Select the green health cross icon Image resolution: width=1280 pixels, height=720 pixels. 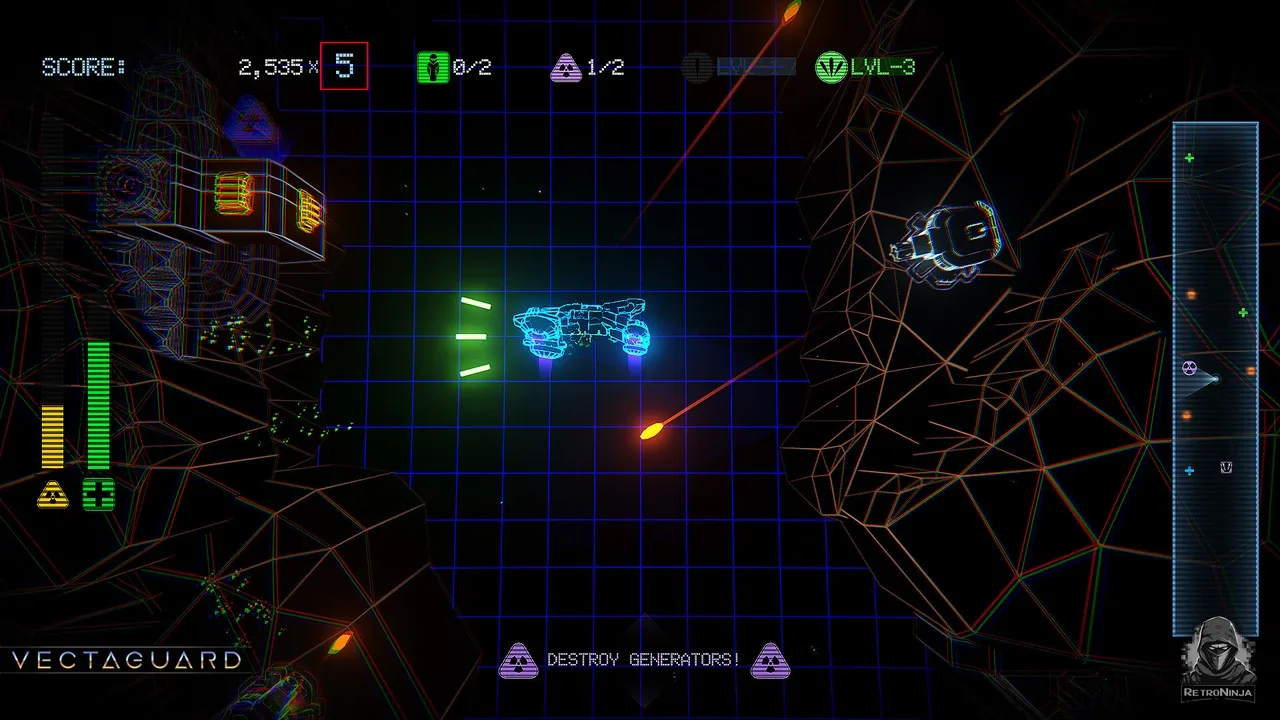[x=98, y=494]
